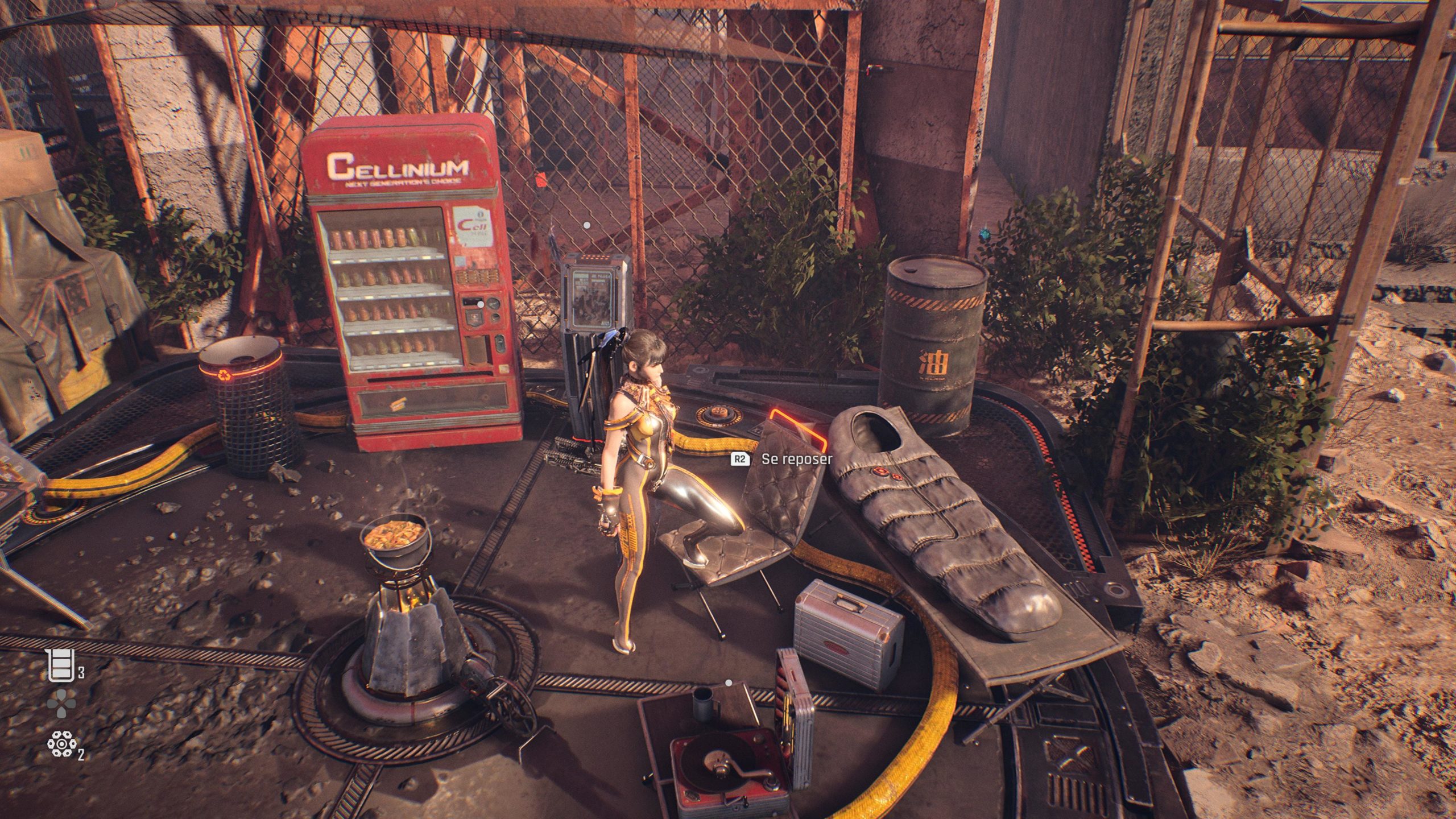Image resolution: width=1456 pixels, height=819 pixels.
Task: Select the round cylinder item icon
Action: pos(61,744)
